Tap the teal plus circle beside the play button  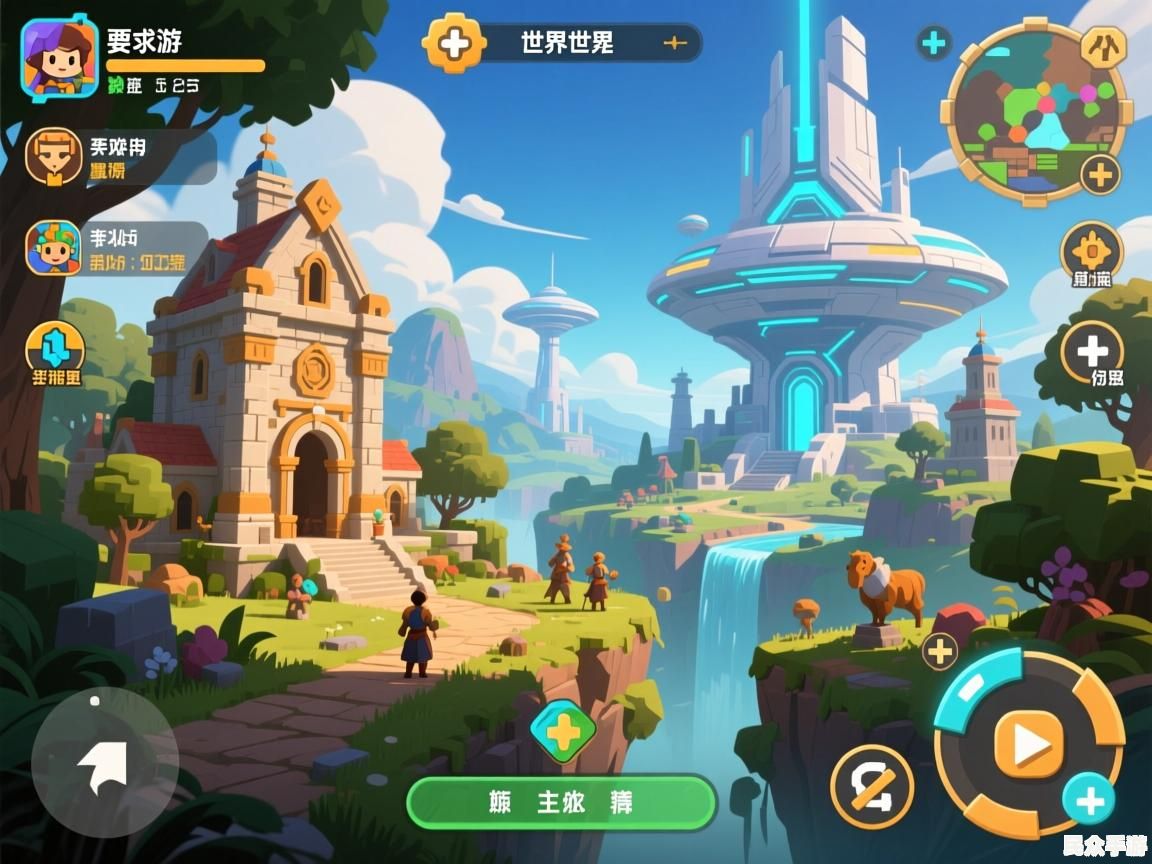click(x=1088, y=801)
